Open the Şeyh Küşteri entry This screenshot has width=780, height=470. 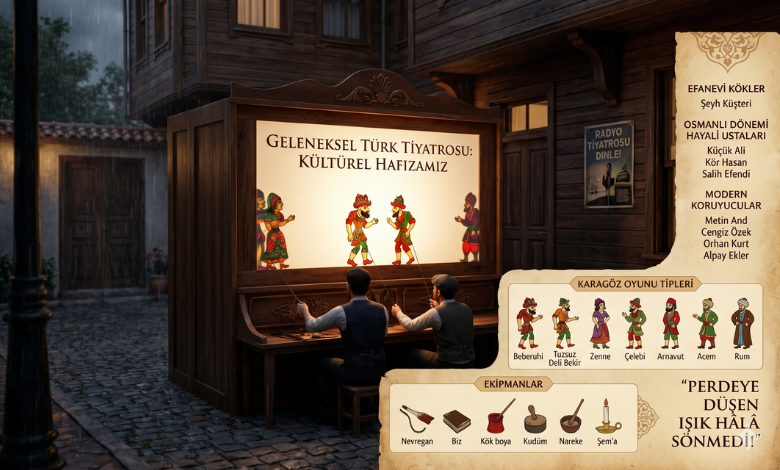pyautogui.click(x=727, y=105)
